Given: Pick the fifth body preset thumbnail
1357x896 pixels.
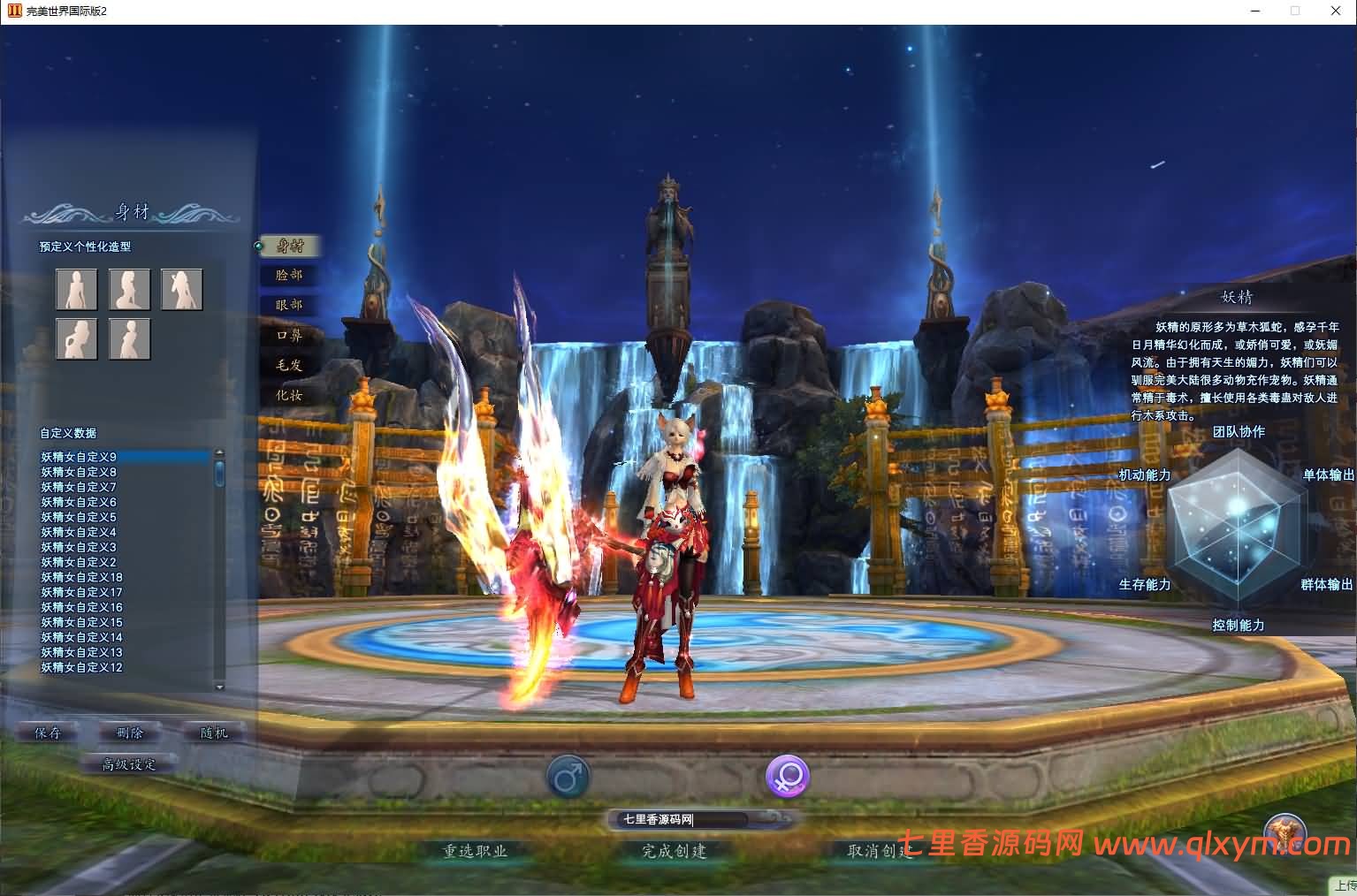Looking at the screenshot, I should point(130,338).
